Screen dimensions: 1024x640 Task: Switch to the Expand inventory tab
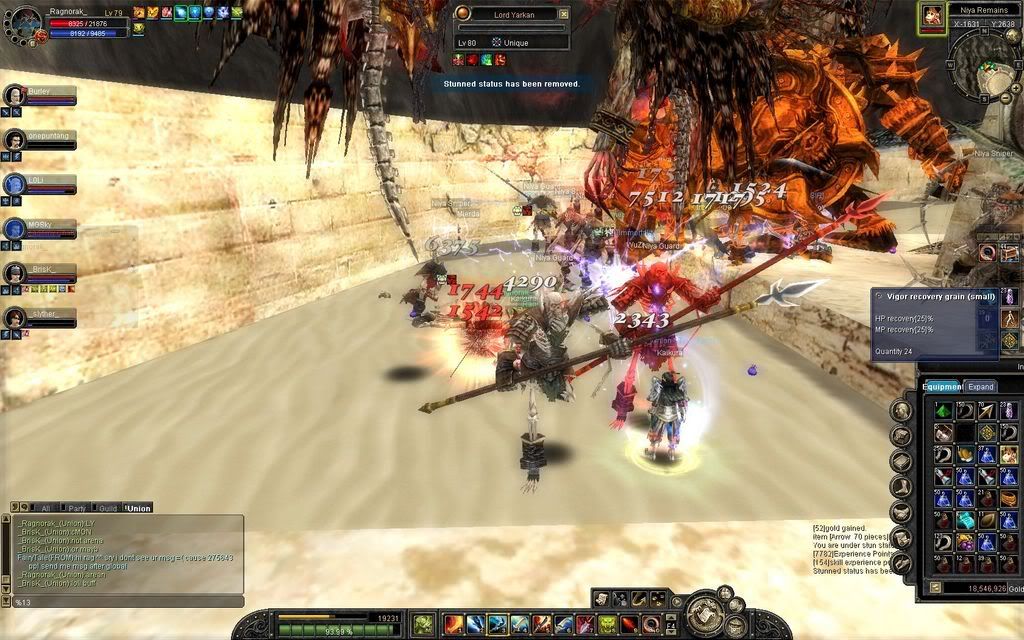(x=980, y=386)
